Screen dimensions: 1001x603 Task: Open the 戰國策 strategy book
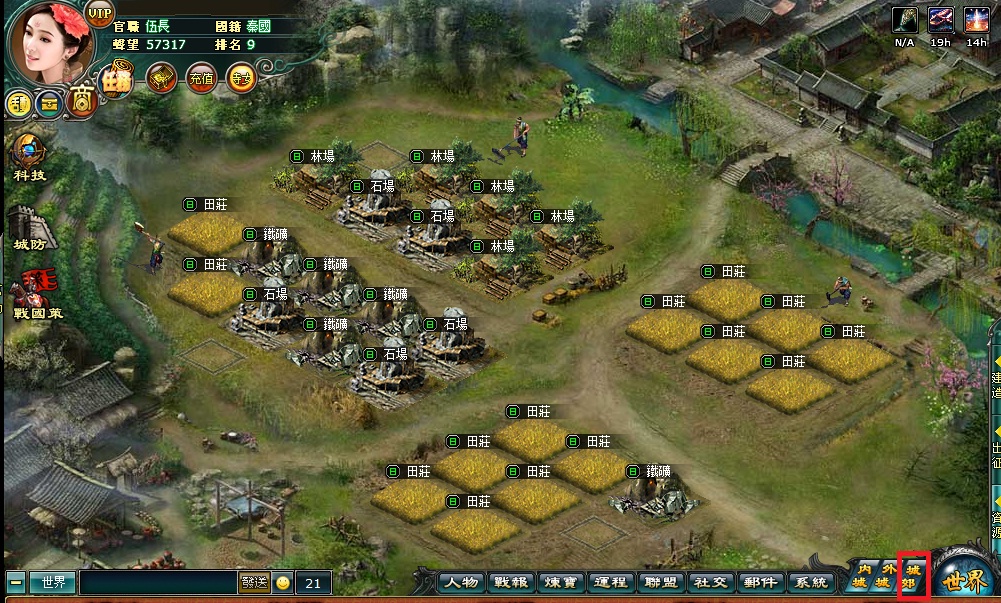37,295
